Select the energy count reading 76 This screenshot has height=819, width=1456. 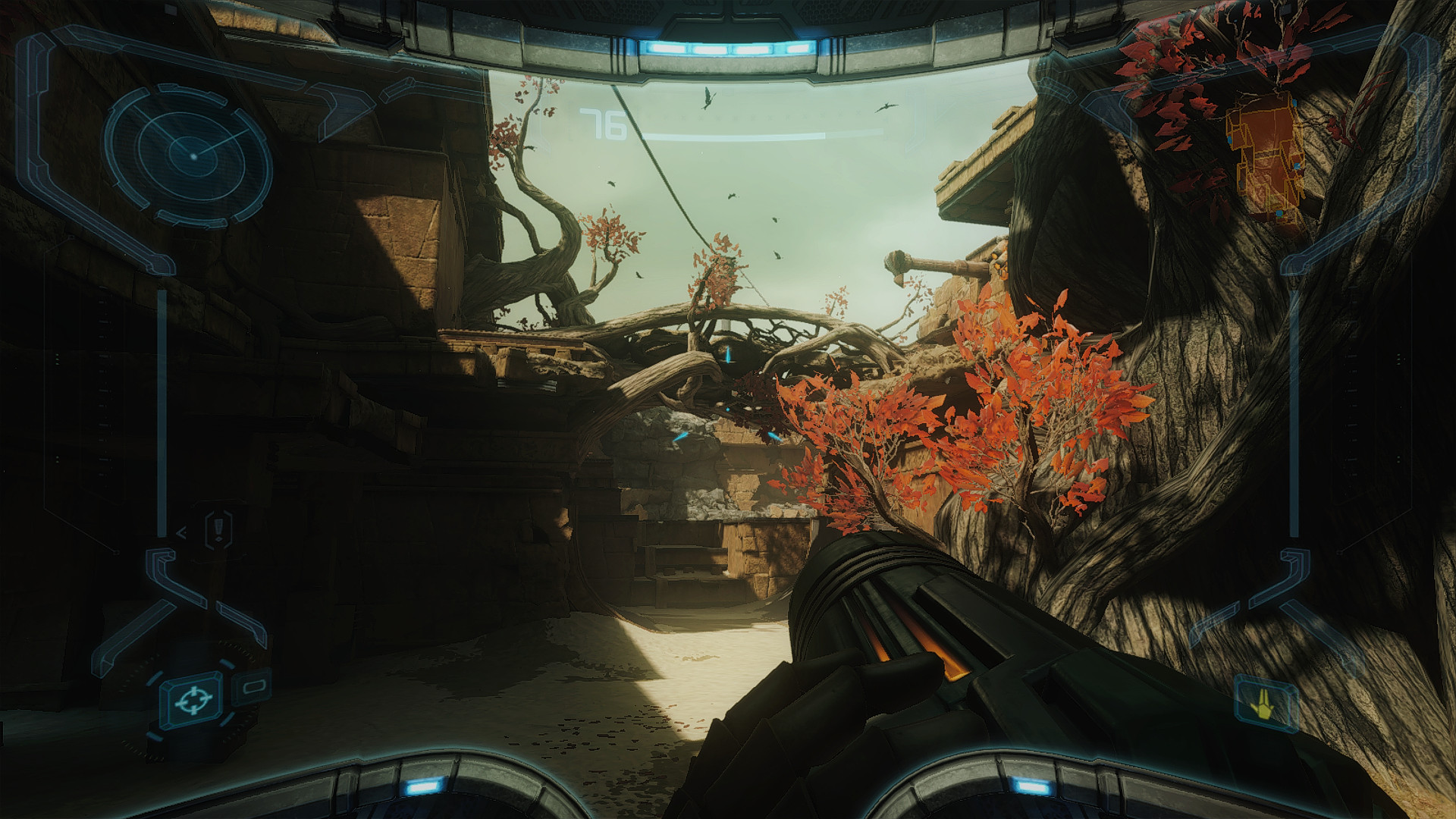click(x=601, y=124)
